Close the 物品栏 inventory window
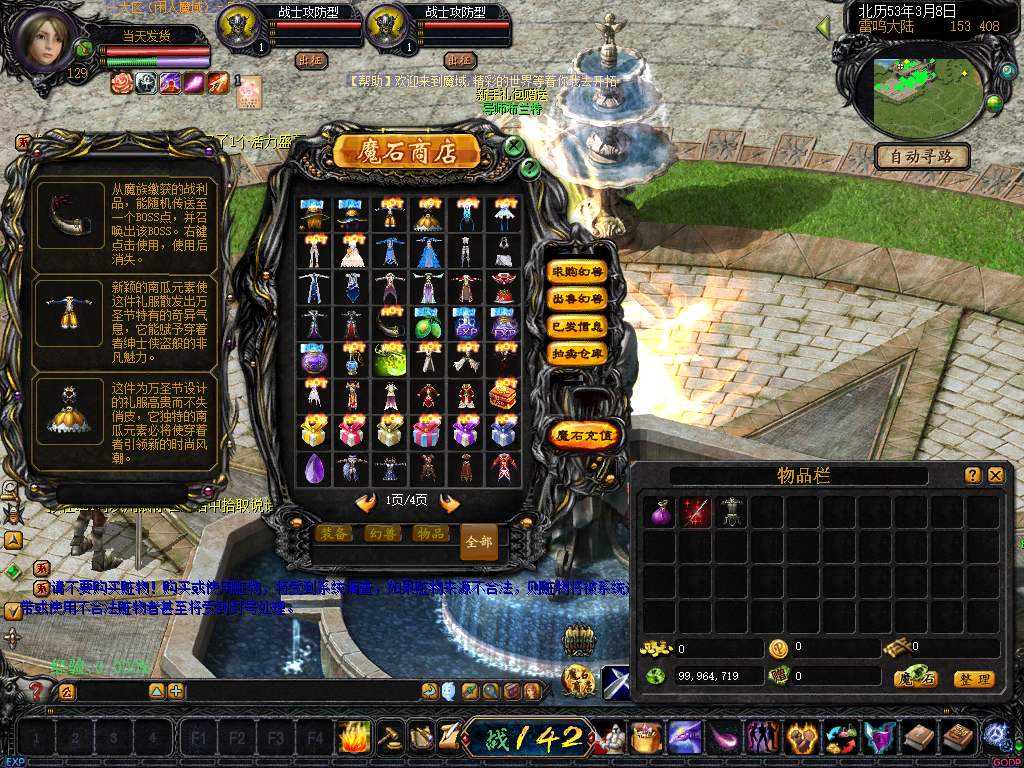 pos(996,476)
